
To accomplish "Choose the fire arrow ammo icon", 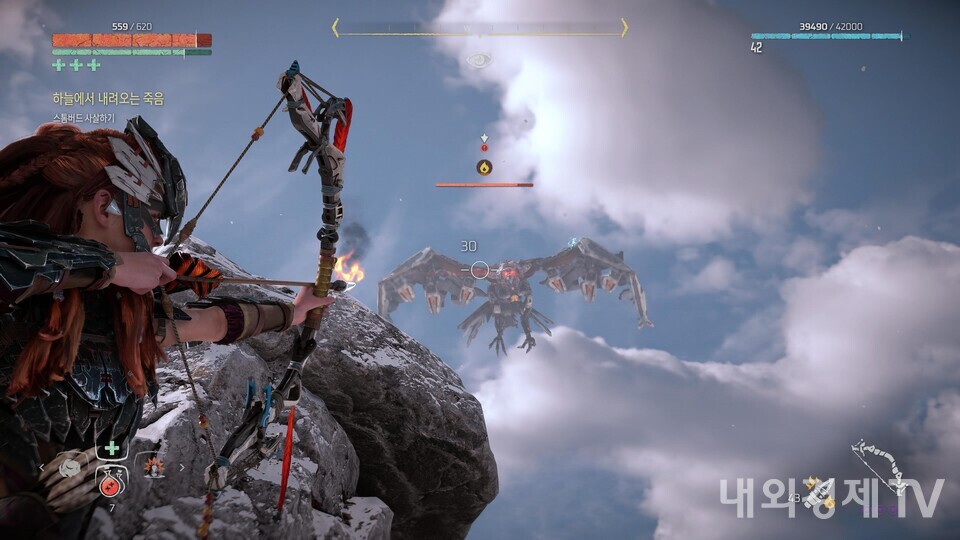I will 818,492.
